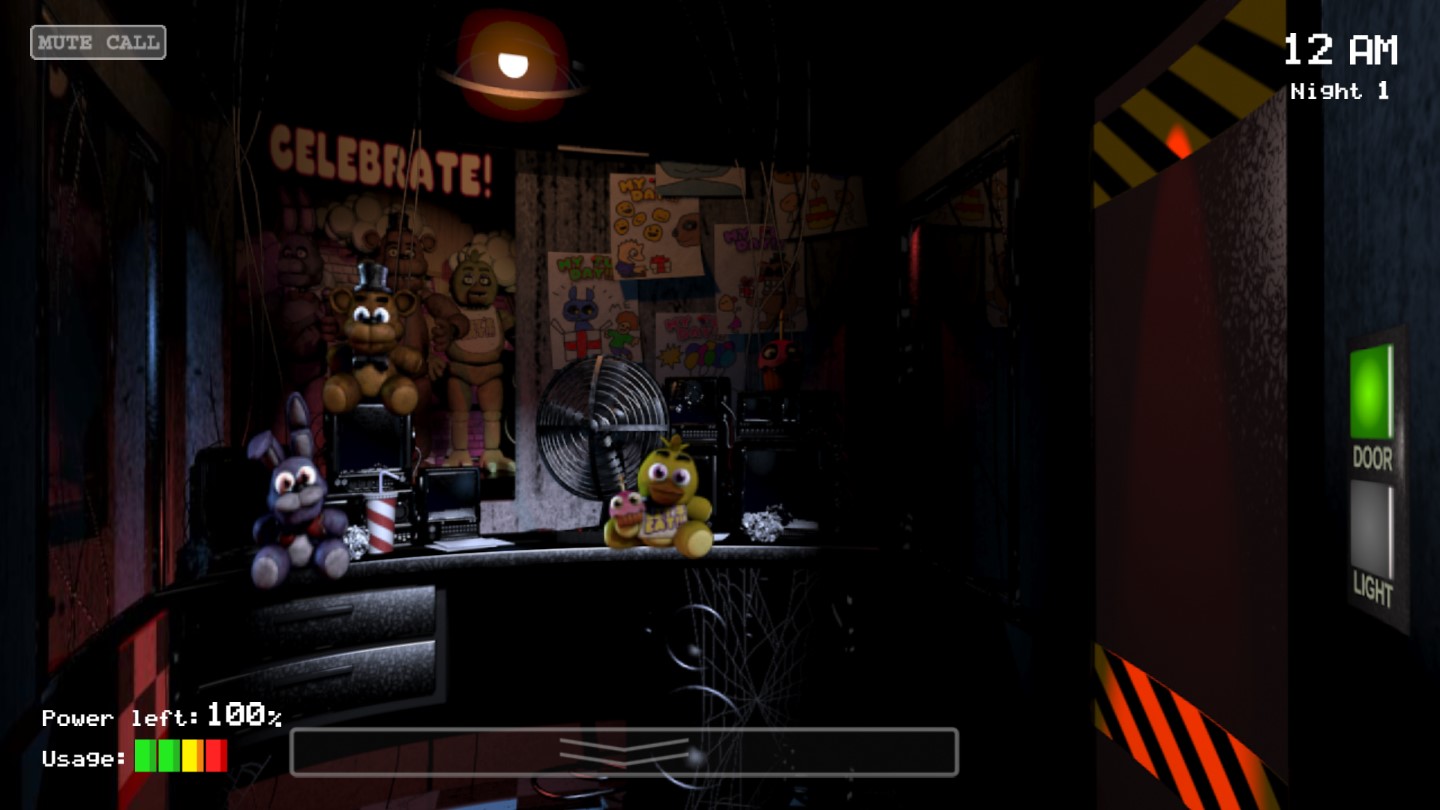Click the CELEBRATE poster on the wall
The height and width of the screenshot is (810, 1440).
tap(380, 160)
